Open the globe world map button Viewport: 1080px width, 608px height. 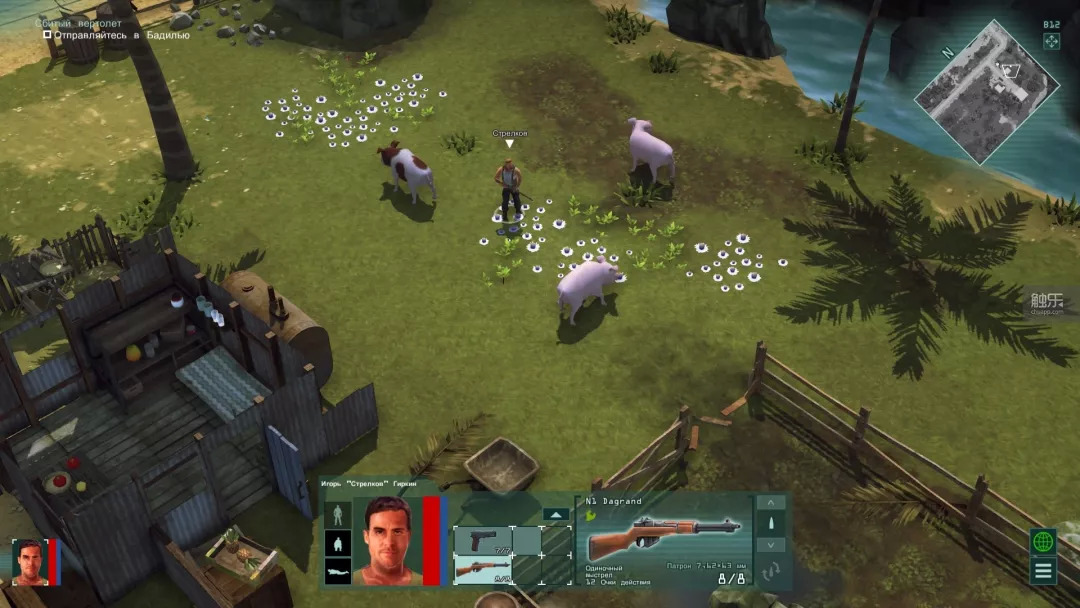coord(1044,542)
